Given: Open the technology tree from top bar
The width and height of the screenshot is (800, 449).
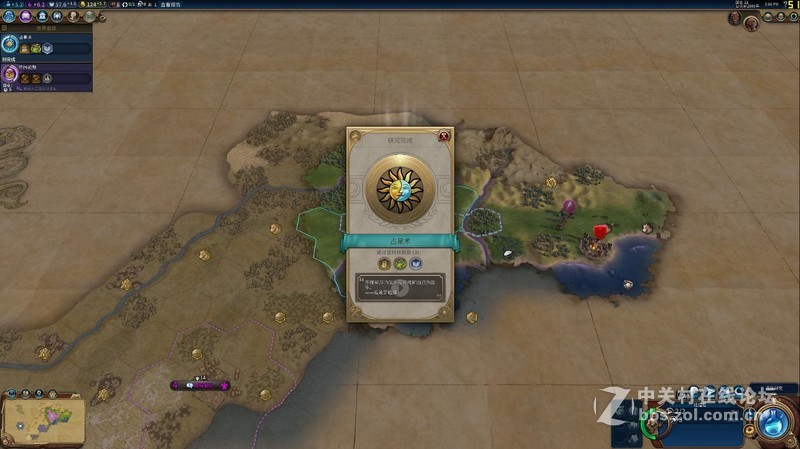Looking at the screenshot, I should (9, 17).
